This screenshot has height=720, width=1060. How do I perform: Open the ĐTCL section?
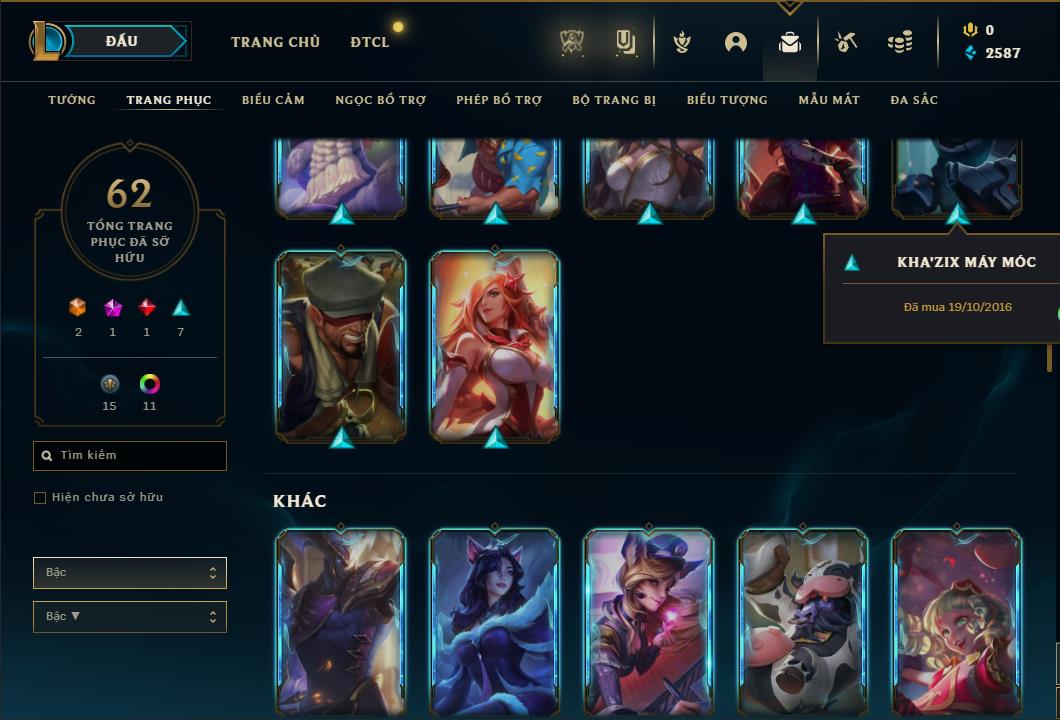click(370, 42)
